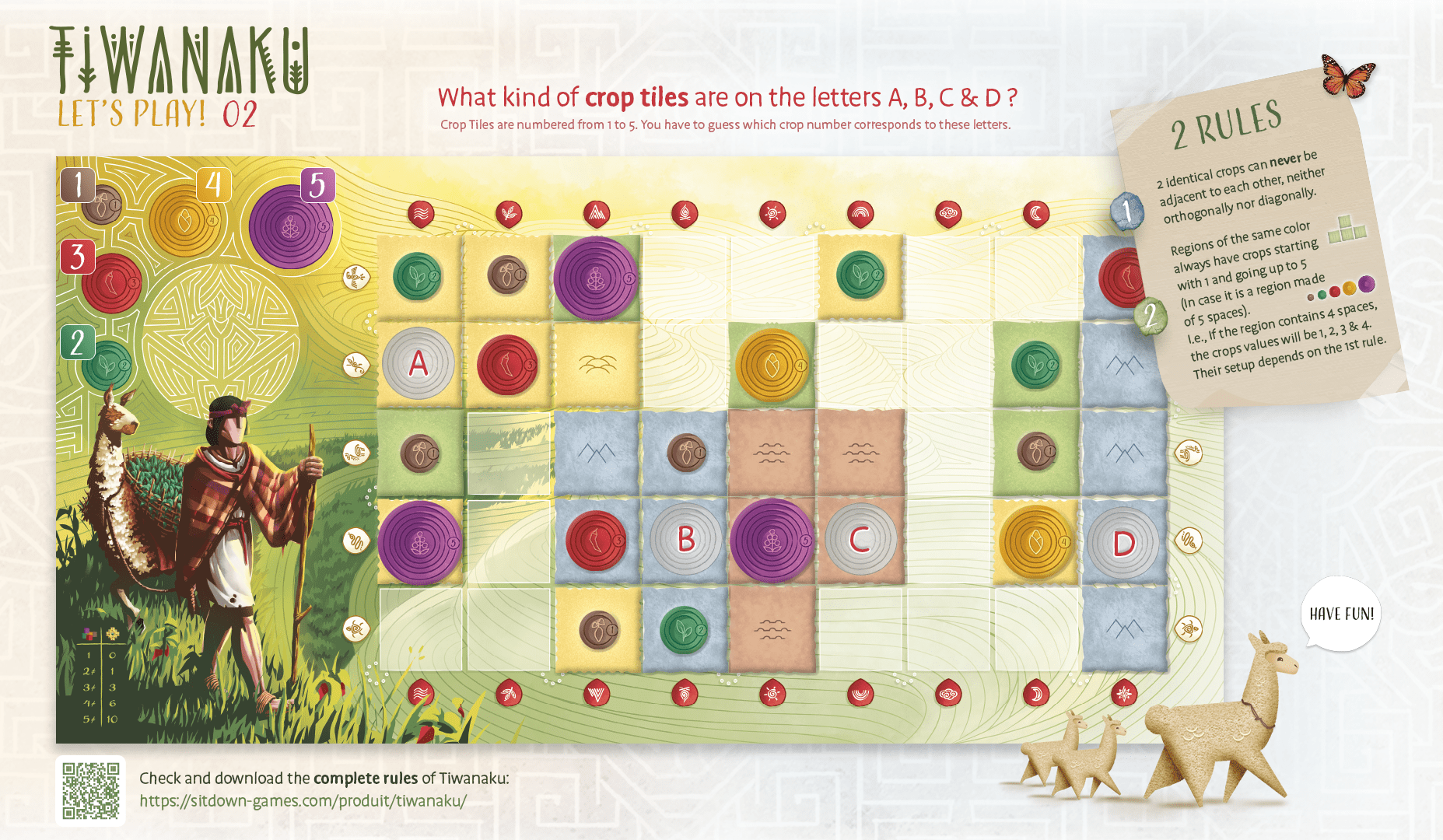Select the legend's red crop numbered 3
Image resolution: width=1443 pixels, height=840 pixels.
pos(111,283)
